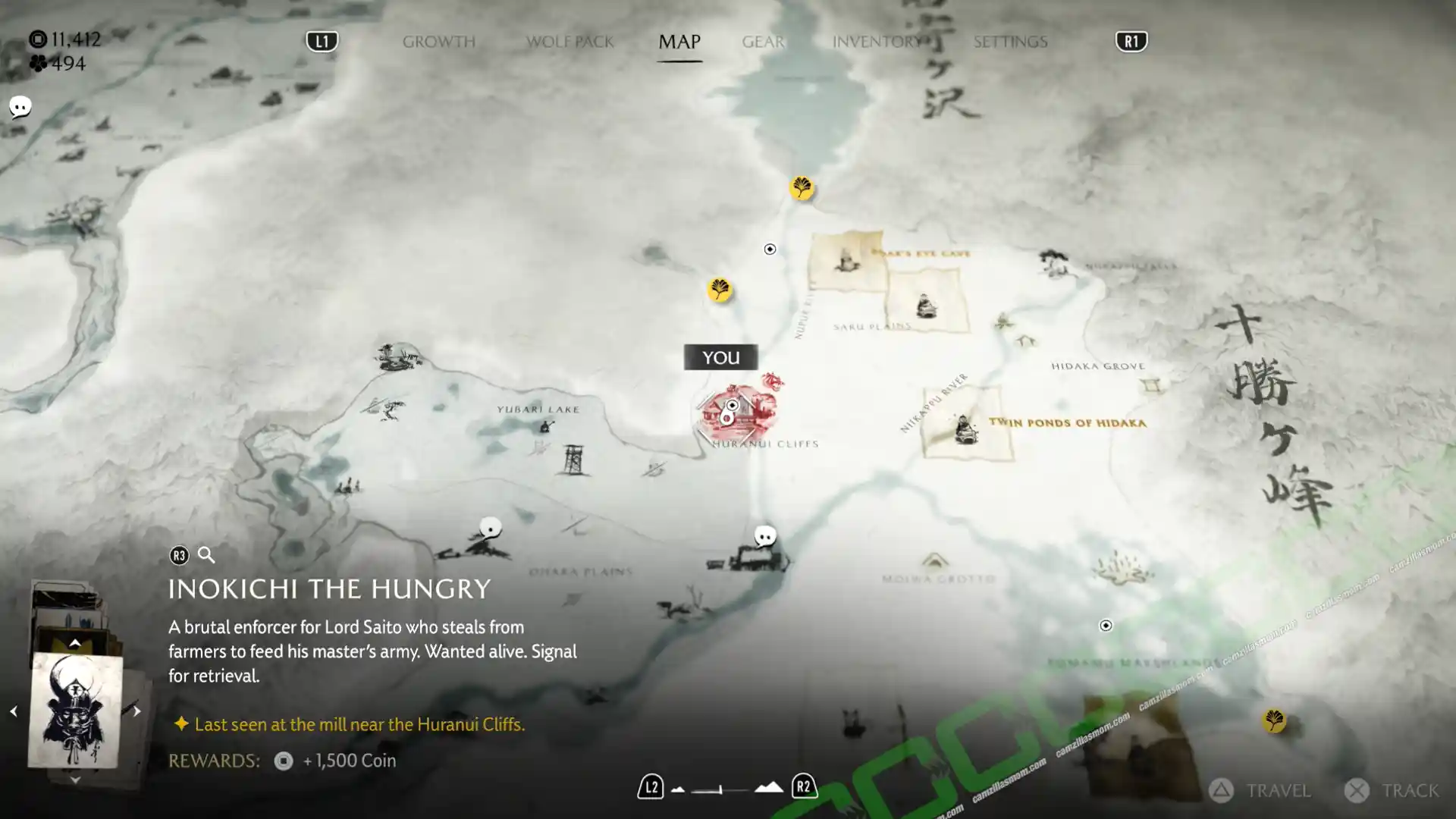Image resolution: width=1456 pixels, height=819 pixels.
Task: Go to the Gear tab
Action: [762, 42]
